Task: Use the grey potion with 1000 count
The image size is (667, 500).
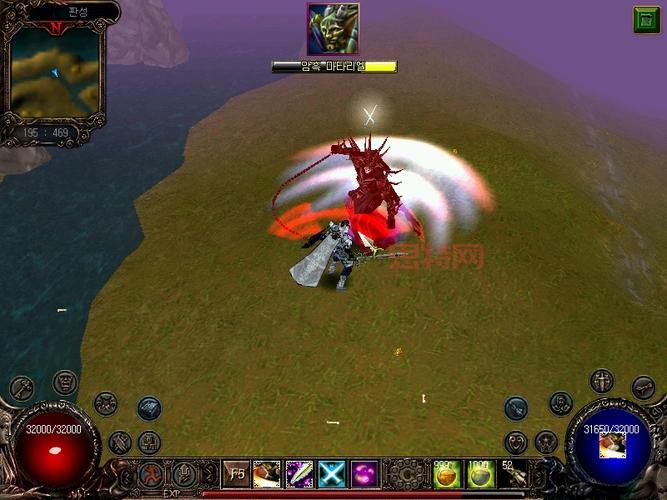Action: click(x=480, y=473)
